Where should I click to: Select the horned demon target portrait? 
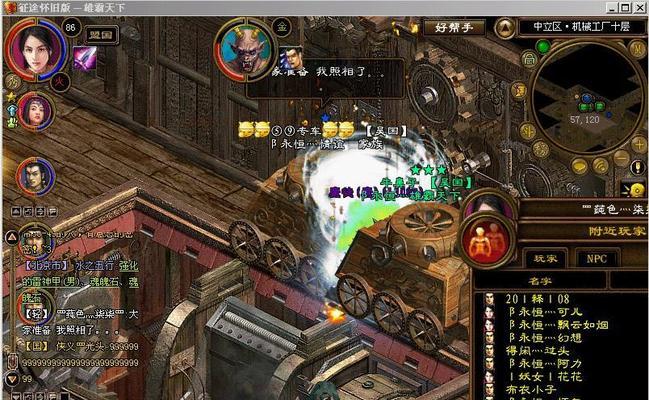[243, 50]
